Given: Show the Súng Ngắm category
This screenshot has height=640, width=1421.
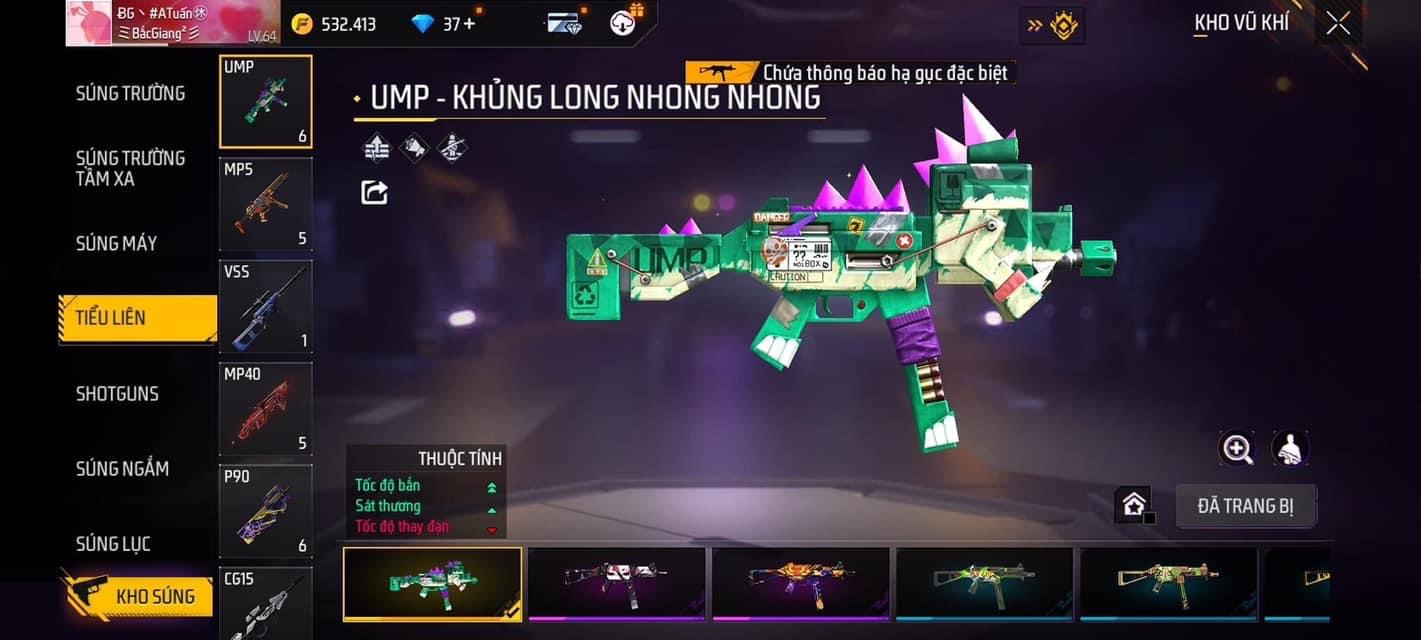Looking at the screenshot, I should tap(122, 468).
